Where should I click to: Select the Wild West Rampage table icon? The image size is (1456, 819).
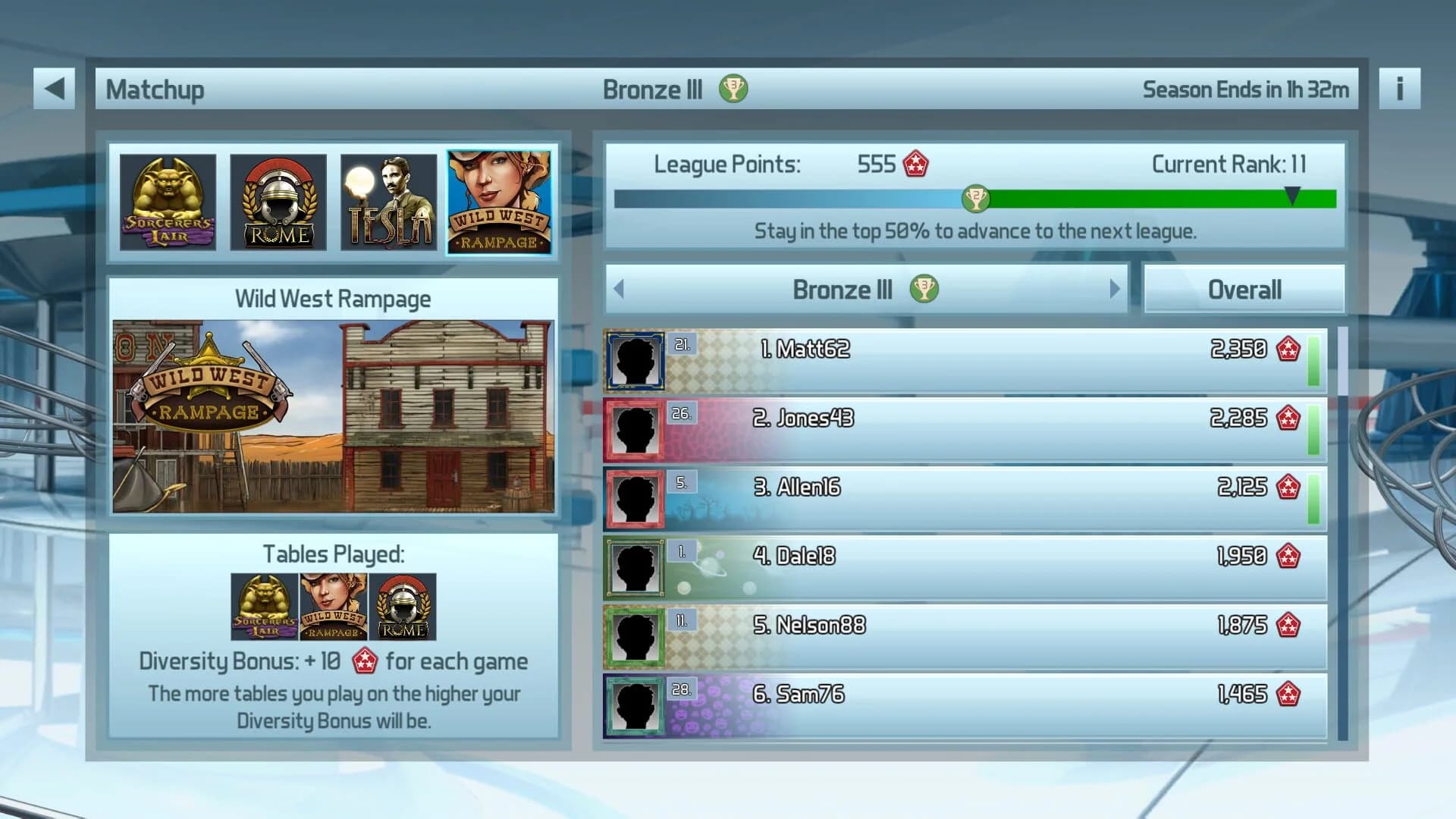[499, 202]
